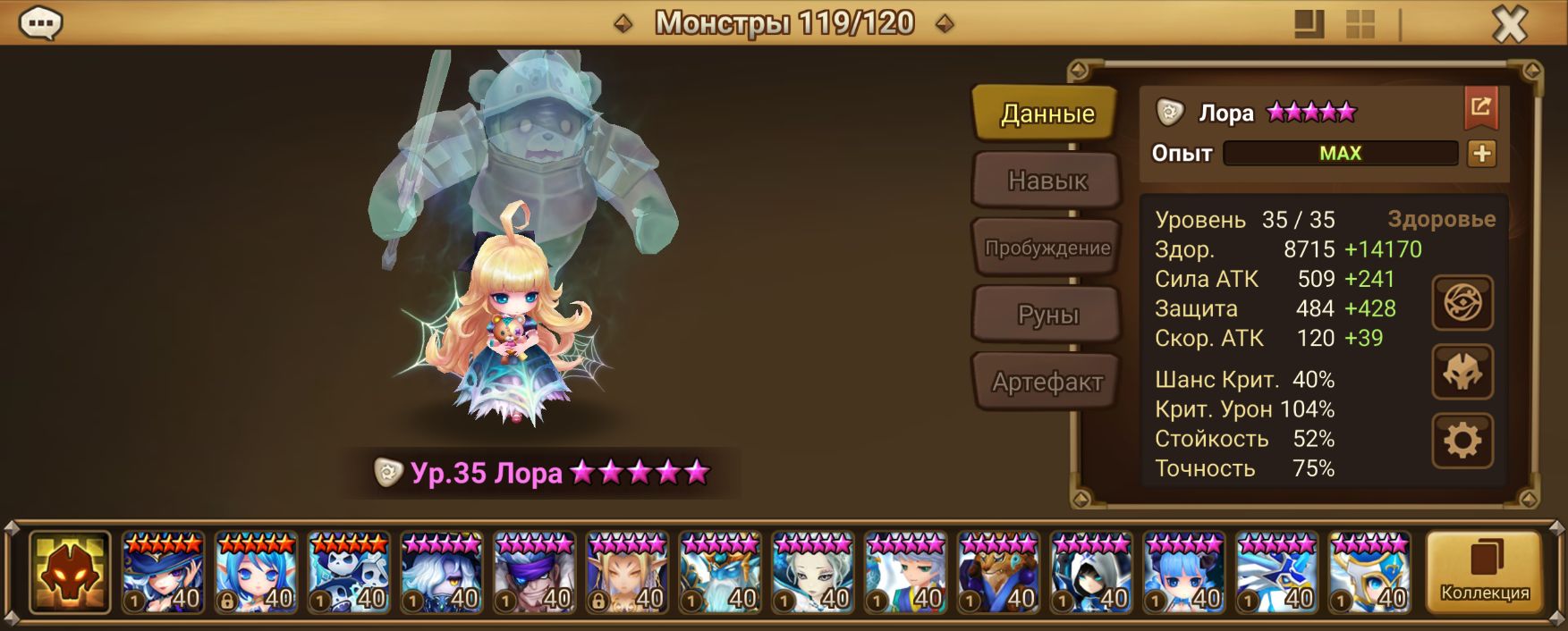Open the chat speech bubble

40,23
